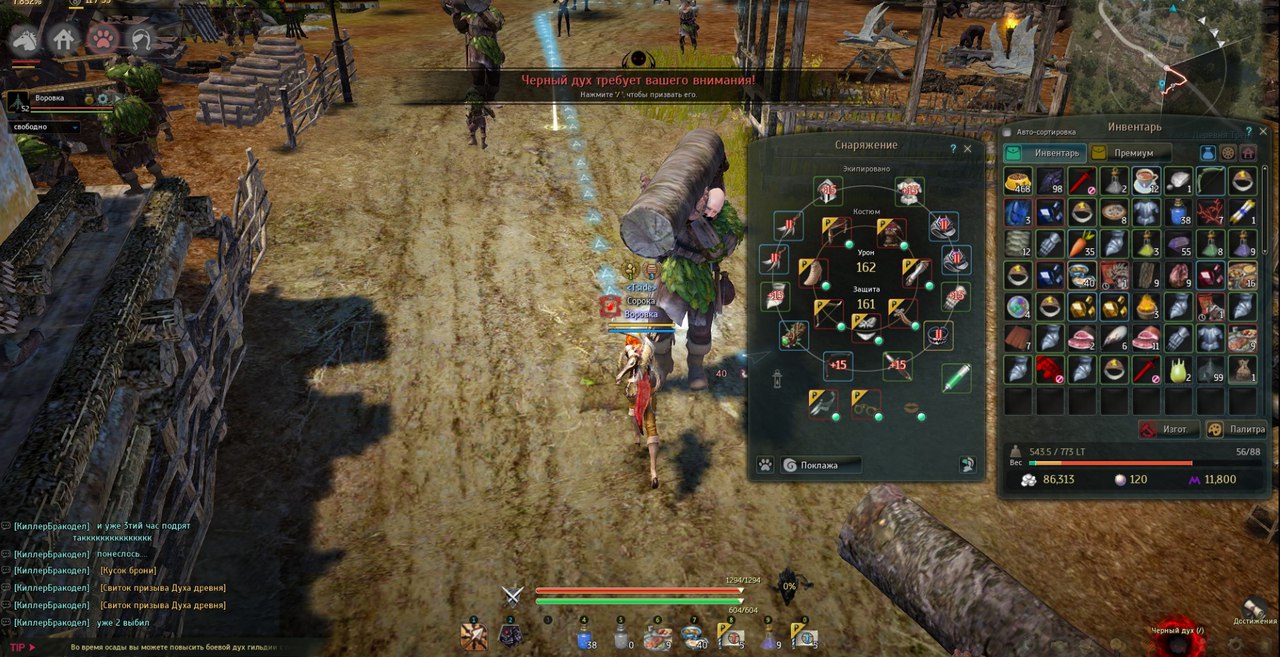This screenshot has height=657, width=1280.
Task: Select the carrot stack in inventory
Action: click(x=1083, y=244)
